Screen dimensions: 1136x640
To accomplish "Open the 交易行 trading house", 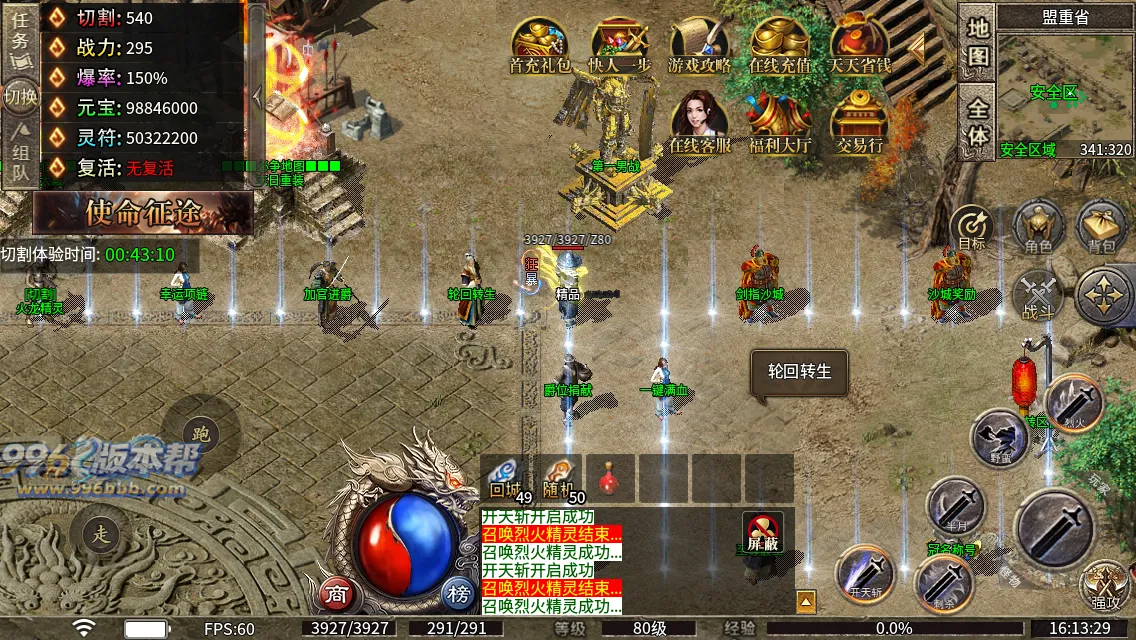I will pyautogui.click(x=860, y=122).
